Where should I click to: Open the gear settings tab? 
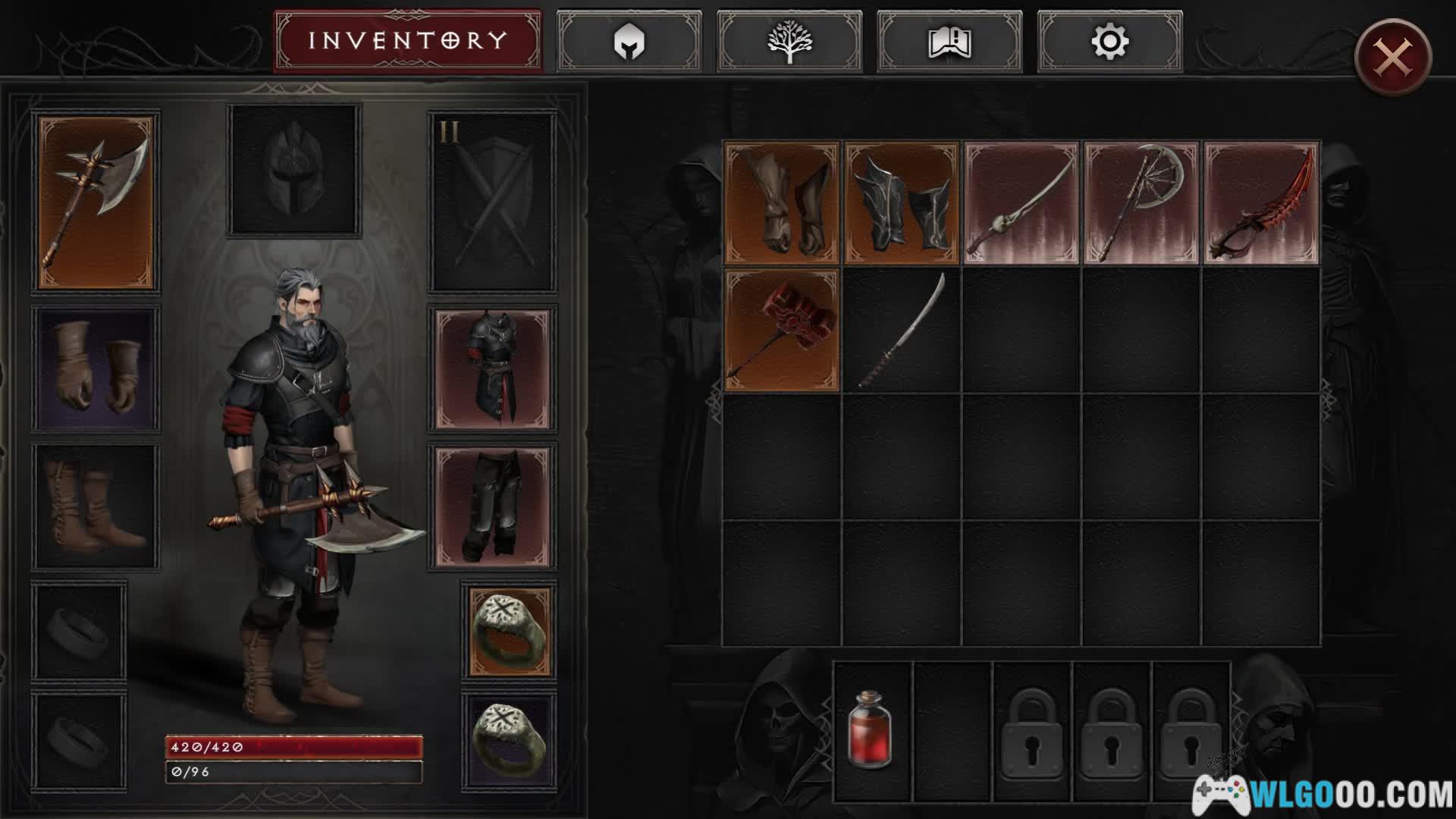point(1109,42)
